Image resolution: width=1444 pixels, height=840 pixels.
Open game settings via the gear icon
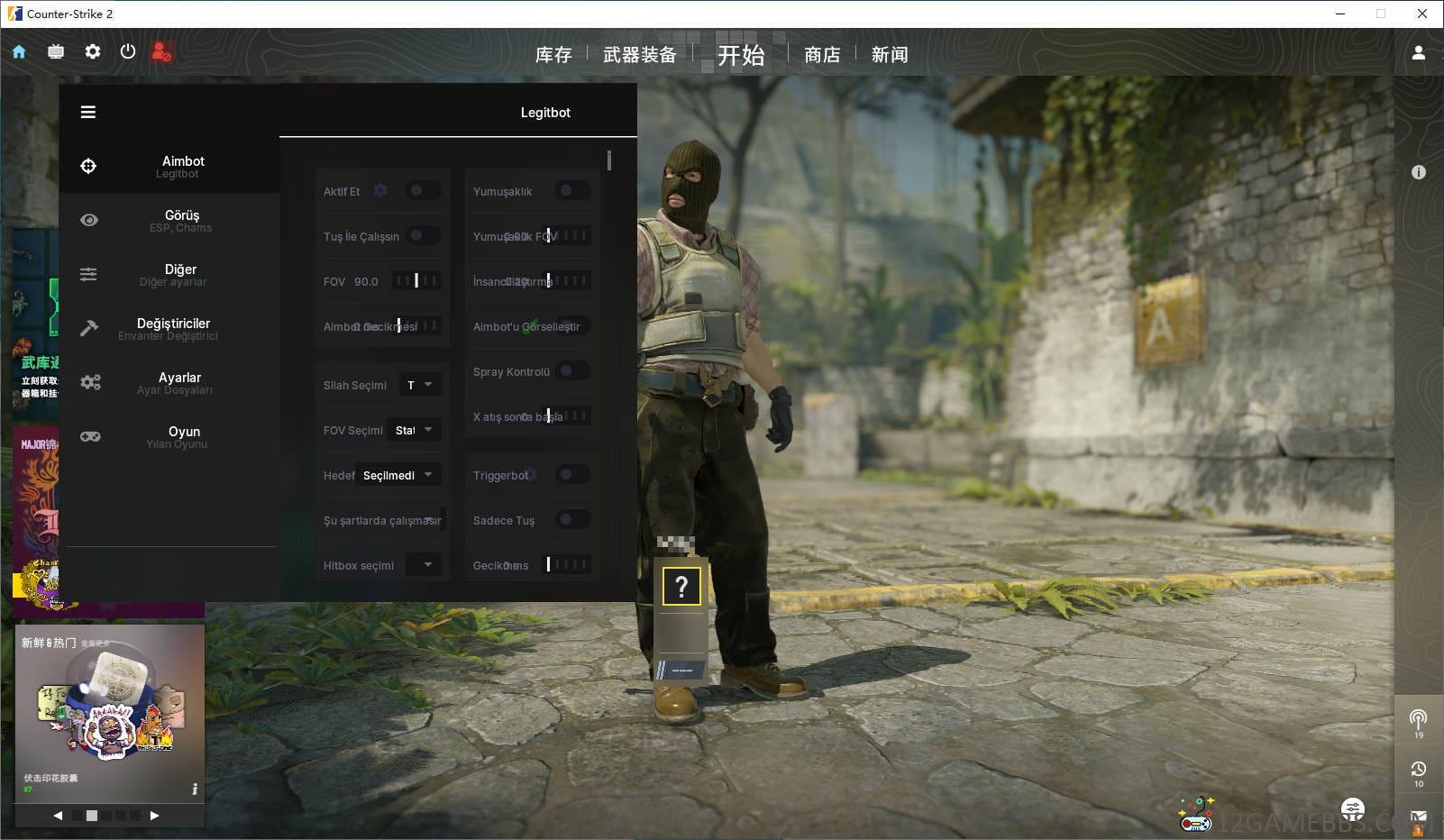coord(92,52)
